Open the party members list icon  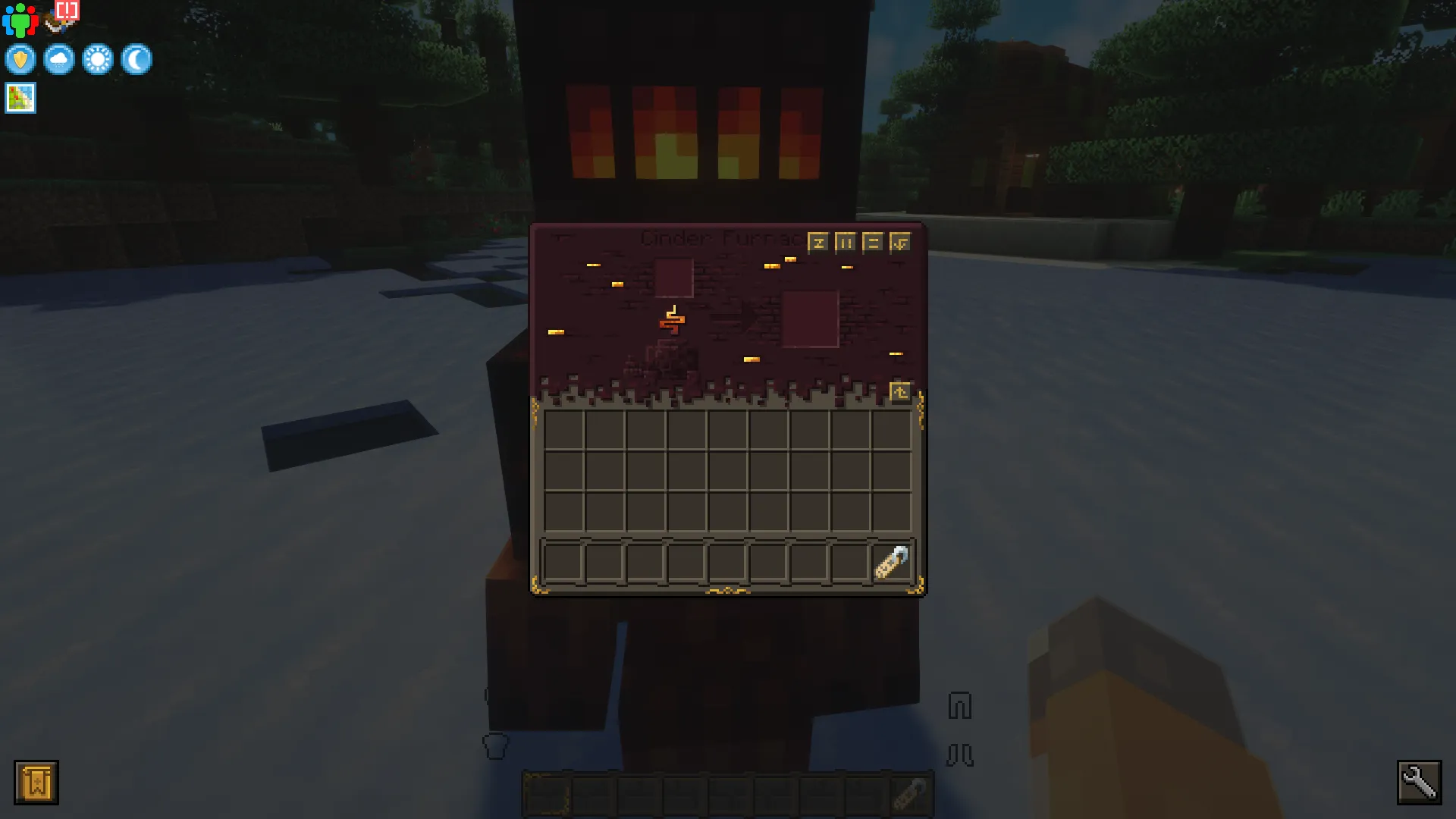point(21,19)
